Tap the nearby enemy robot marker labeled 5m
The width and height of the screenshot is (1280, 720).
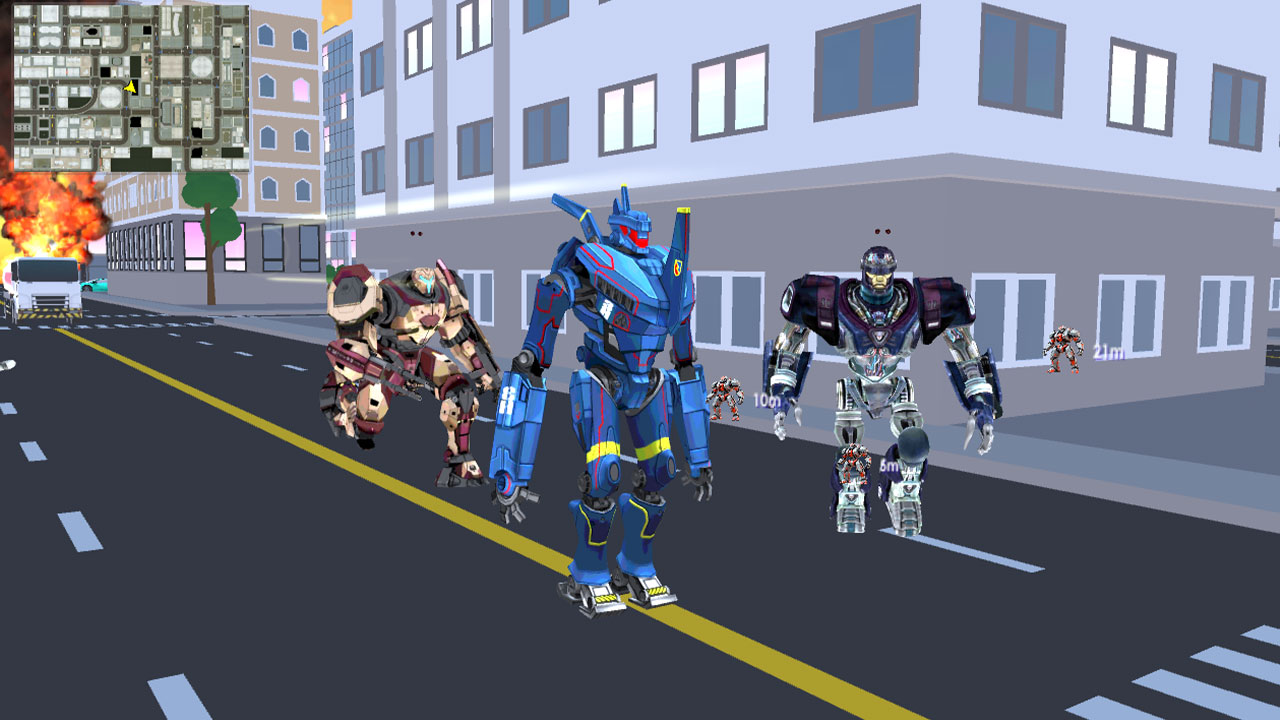[855, 462]
